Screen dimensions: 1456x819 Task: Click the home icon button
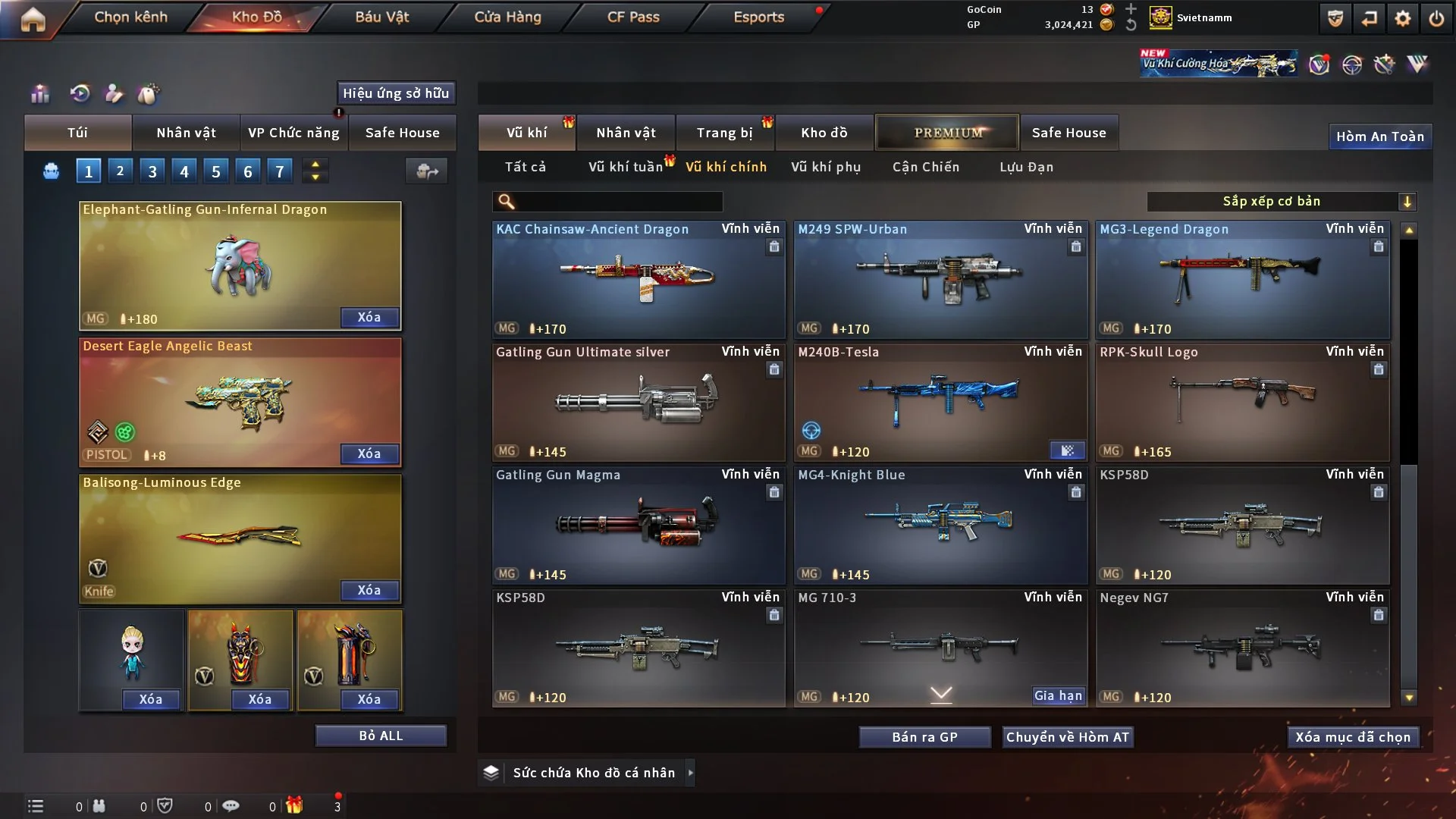coord(33,19)
